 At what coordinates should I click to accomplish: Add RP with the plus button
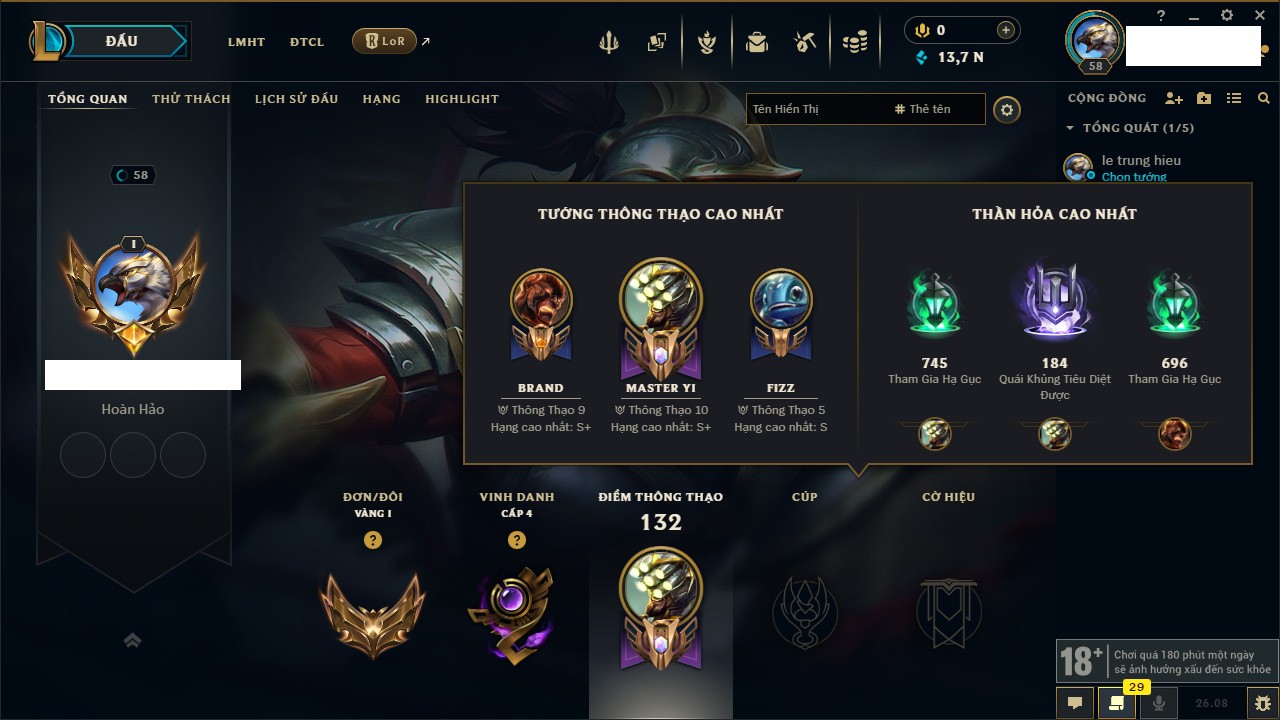click(x=1005, y=30)
